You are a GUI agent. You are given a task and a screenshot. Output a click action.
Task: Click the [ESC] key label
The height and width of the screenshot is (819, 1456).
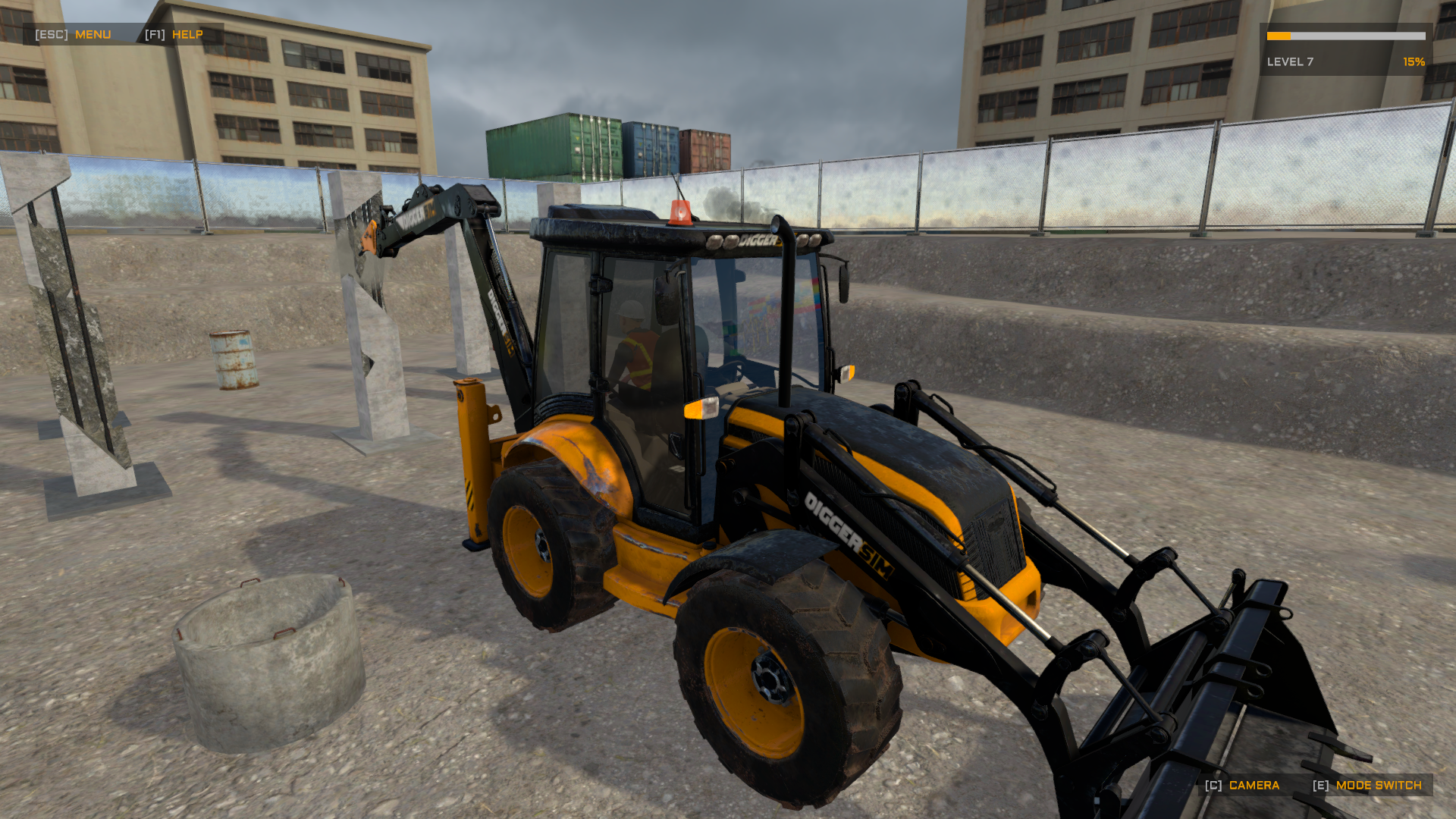point(50,34)
